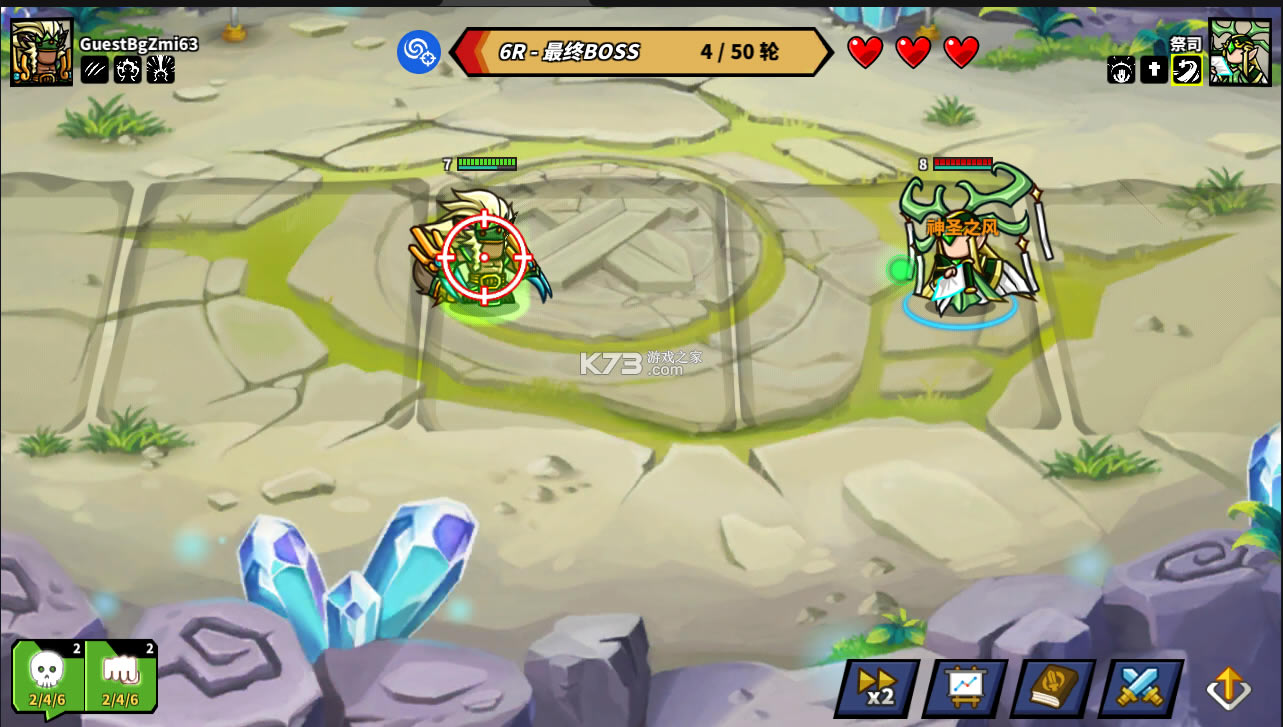Screen dimensions: 1283x727
Task: Select the fist synergy badge
Action: (x=121, y=676)
